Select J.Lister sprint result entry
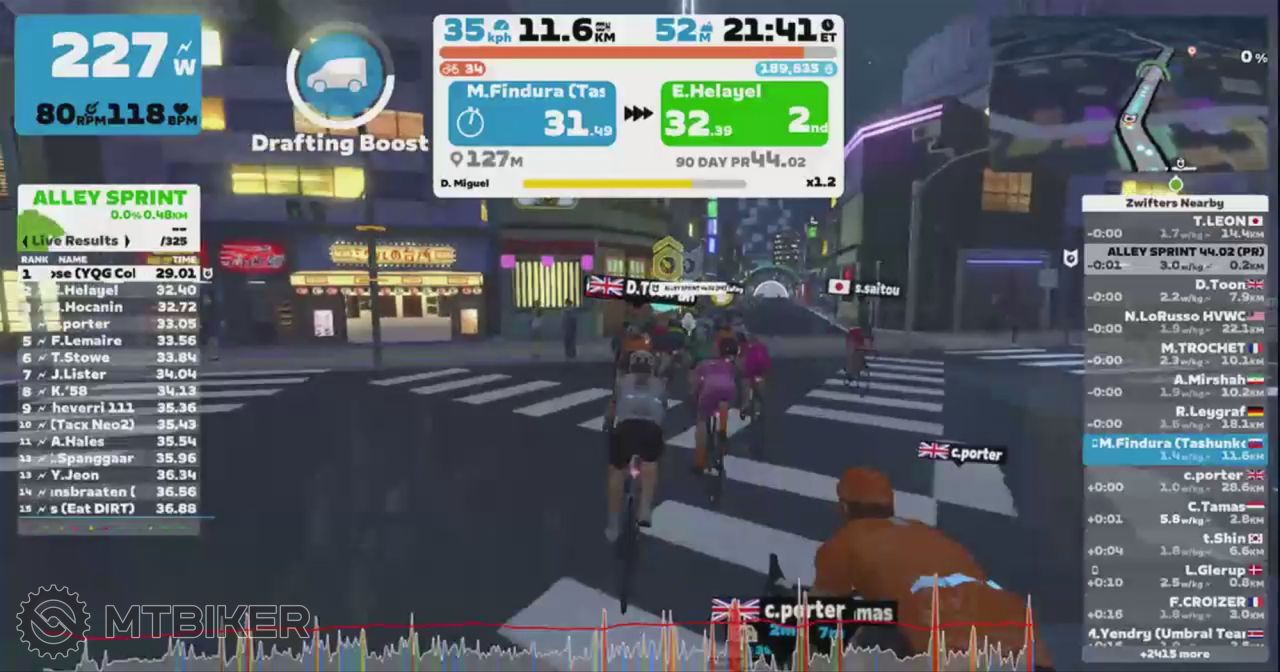The width and height of the screenshot is (1280, 672). 108,374
